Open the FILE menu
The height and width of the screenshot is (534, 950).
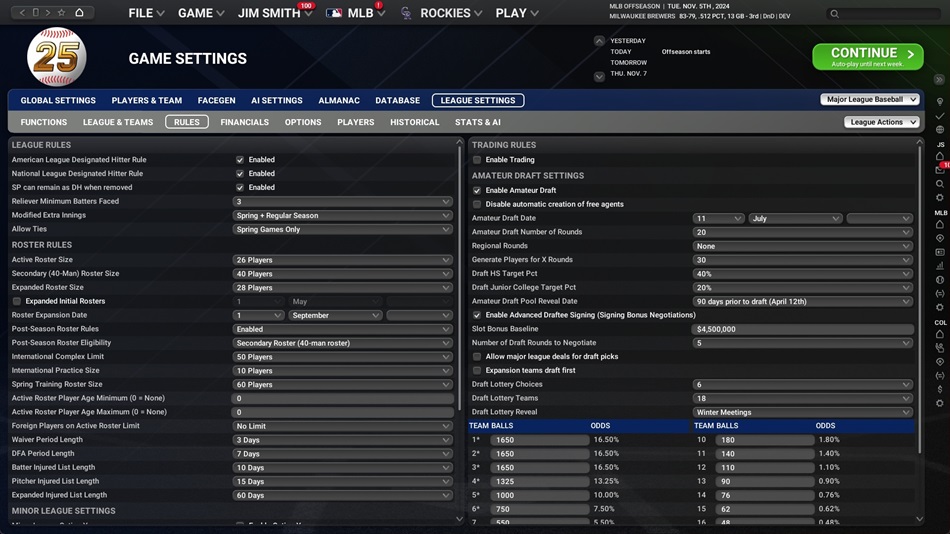pos(146,13)
